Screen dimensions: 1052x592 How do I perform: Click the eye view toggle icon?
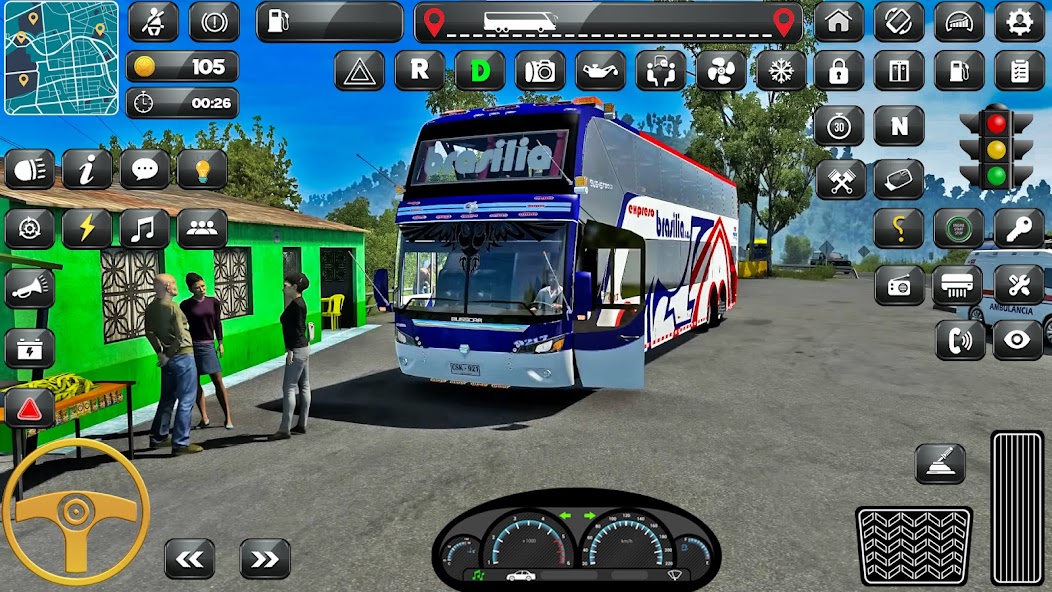[x=1018, y=340]
